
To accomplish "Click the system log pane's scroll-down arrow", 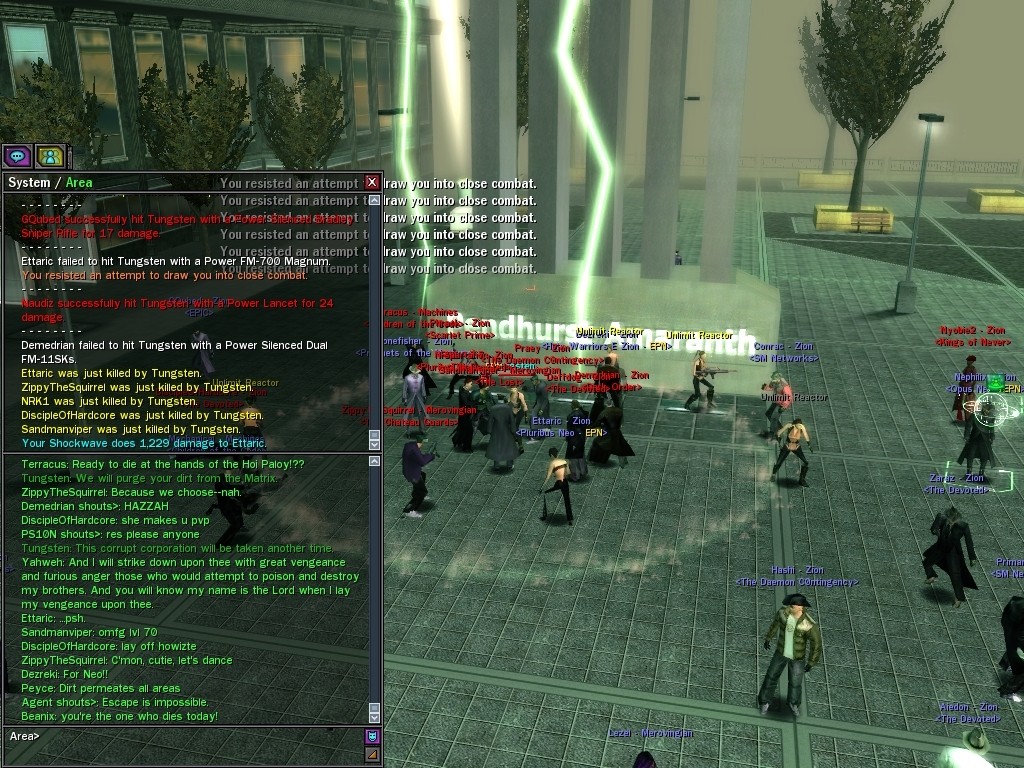I will (x=375, y=443).
